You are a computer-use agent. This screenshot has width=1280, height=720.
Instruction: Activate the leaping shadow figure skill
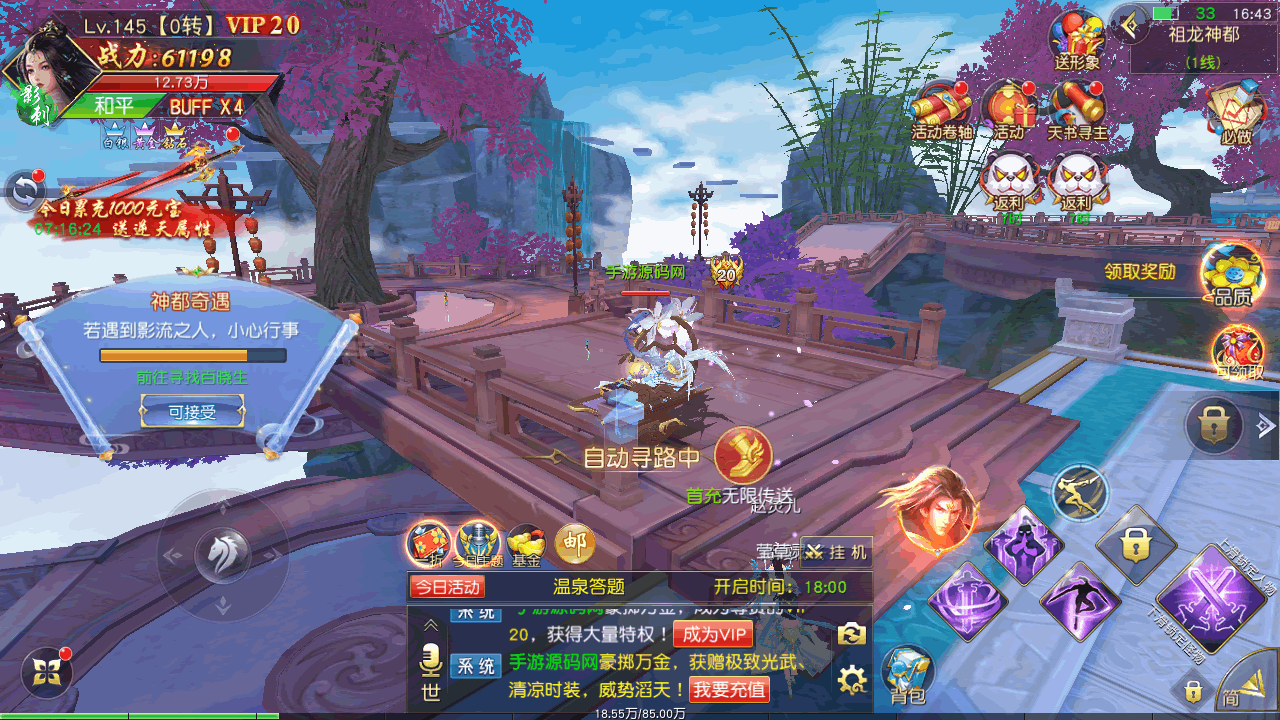click(x=1079, y=601)
